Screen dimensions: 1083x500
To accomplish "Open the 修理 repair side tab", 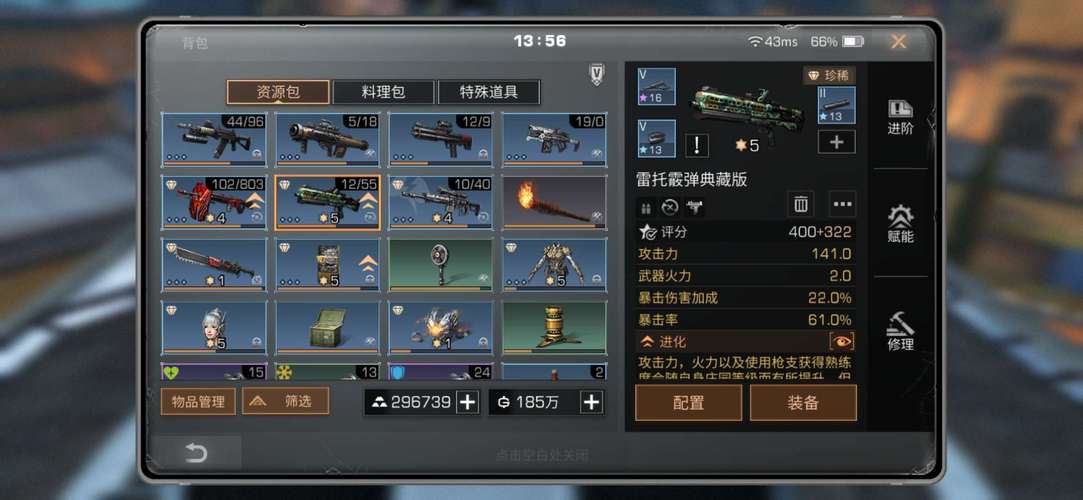I will pyautogui.click(x=900, y=332).
